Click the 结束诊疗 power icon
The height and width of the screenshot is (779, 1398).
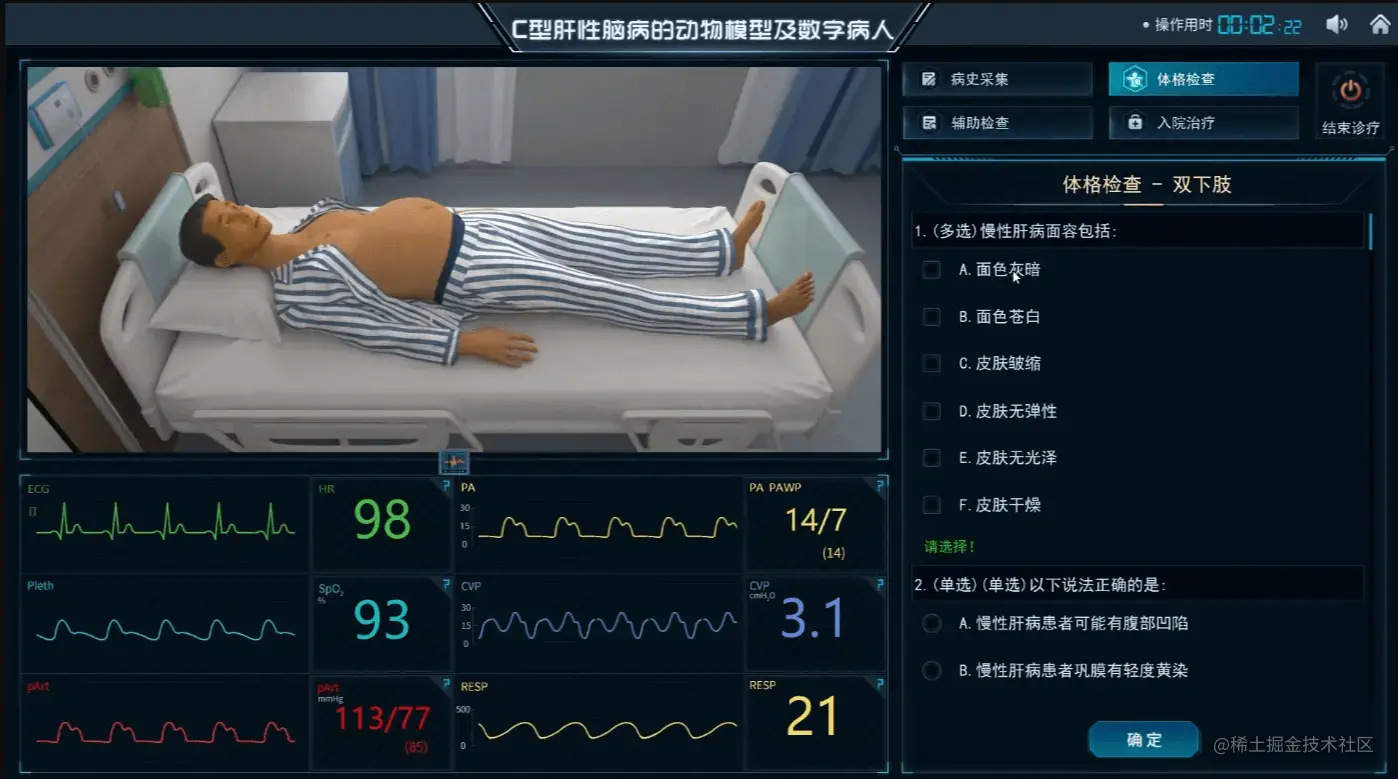1350,91
